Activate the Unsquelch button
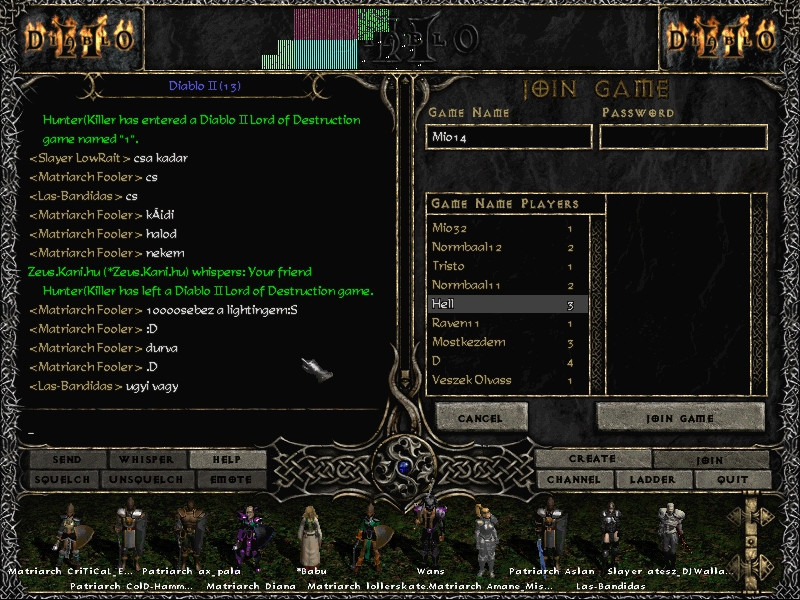This screenshot has width=800, height=600. [146, 480]
